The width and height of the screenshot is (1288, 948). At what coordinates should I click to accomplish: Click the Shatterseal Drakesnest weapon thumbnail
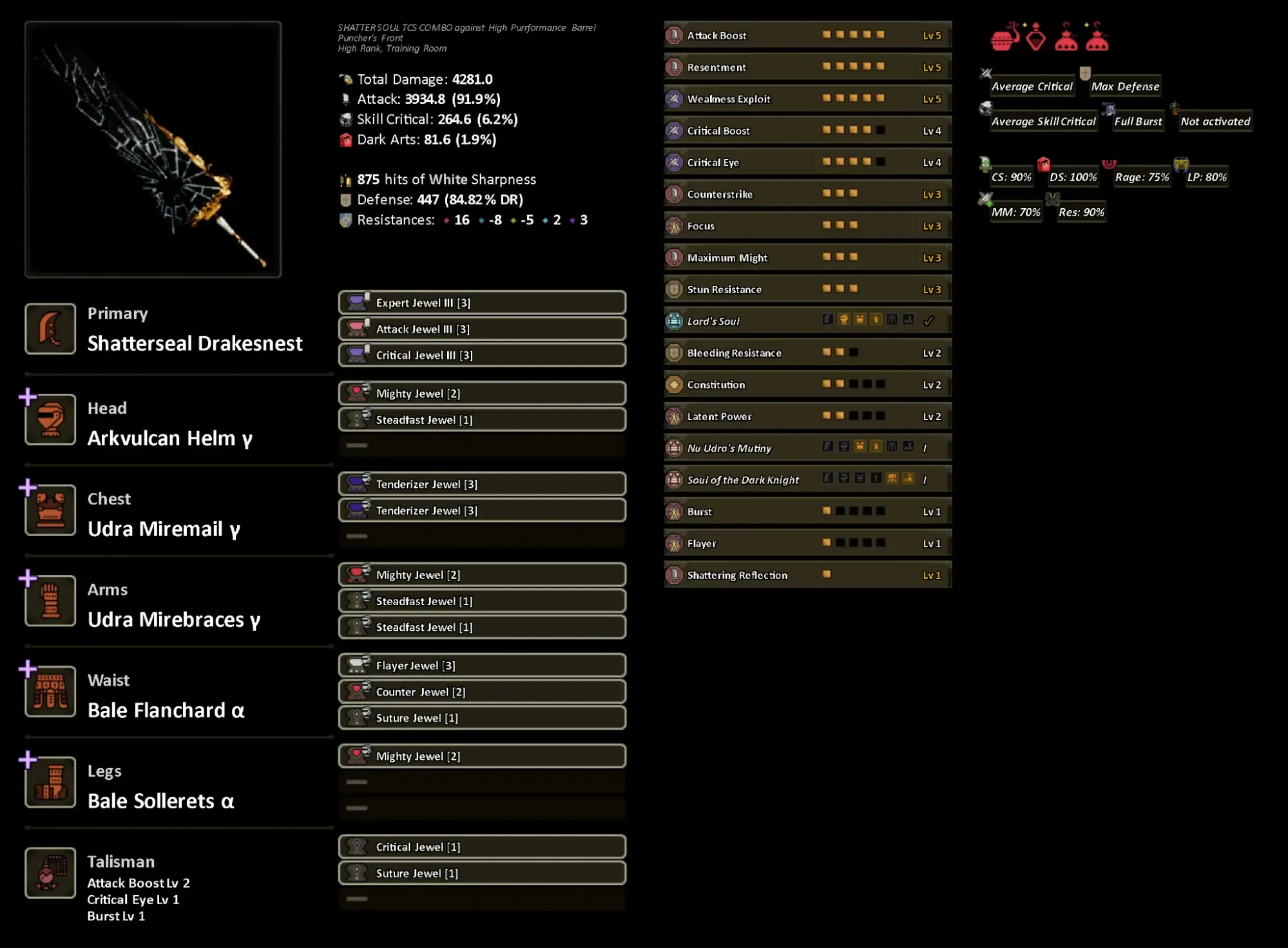[x=153, y=148]
